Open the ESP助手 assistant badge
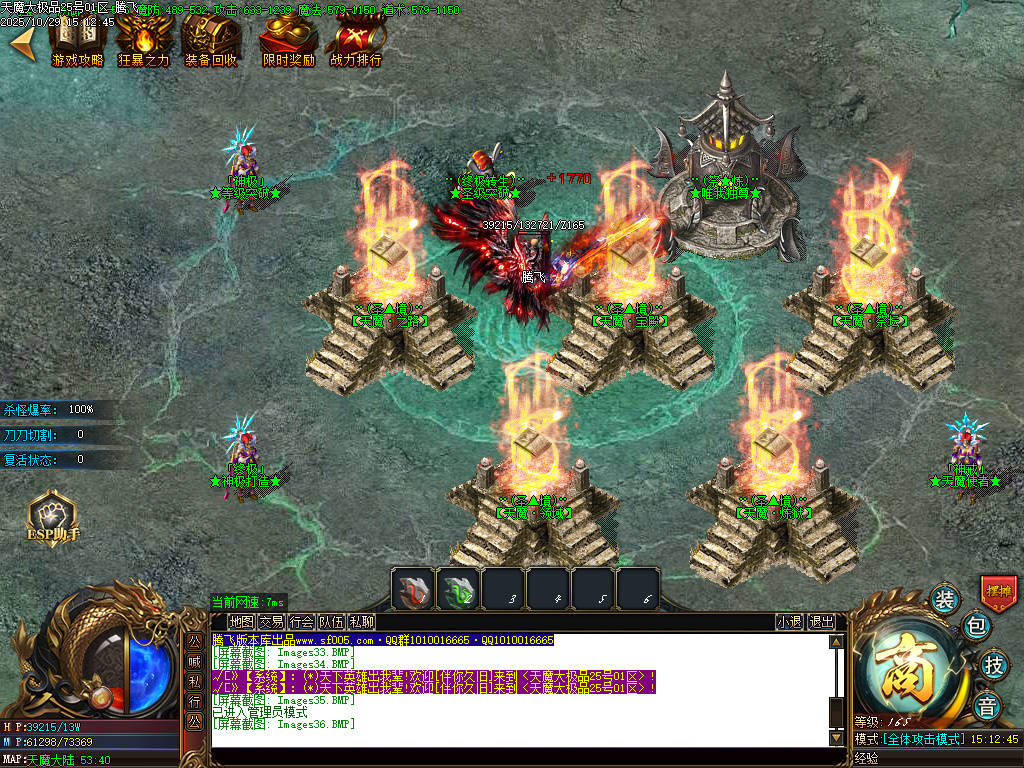 (x=52, y=516)
